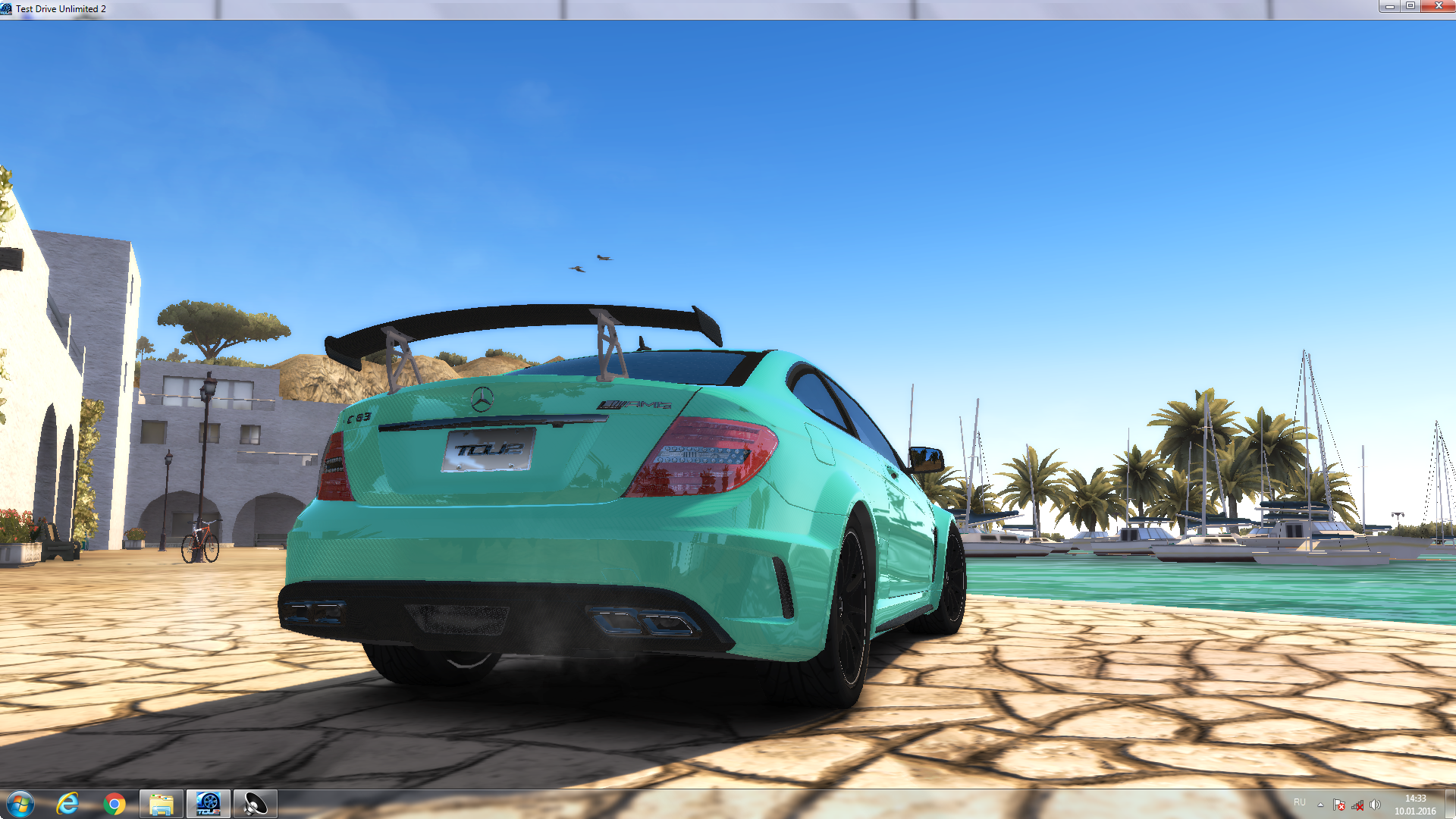1456x819 pixels.
Task: Open Action Center via the tray flag icon
Action: tap(1338, 803)
